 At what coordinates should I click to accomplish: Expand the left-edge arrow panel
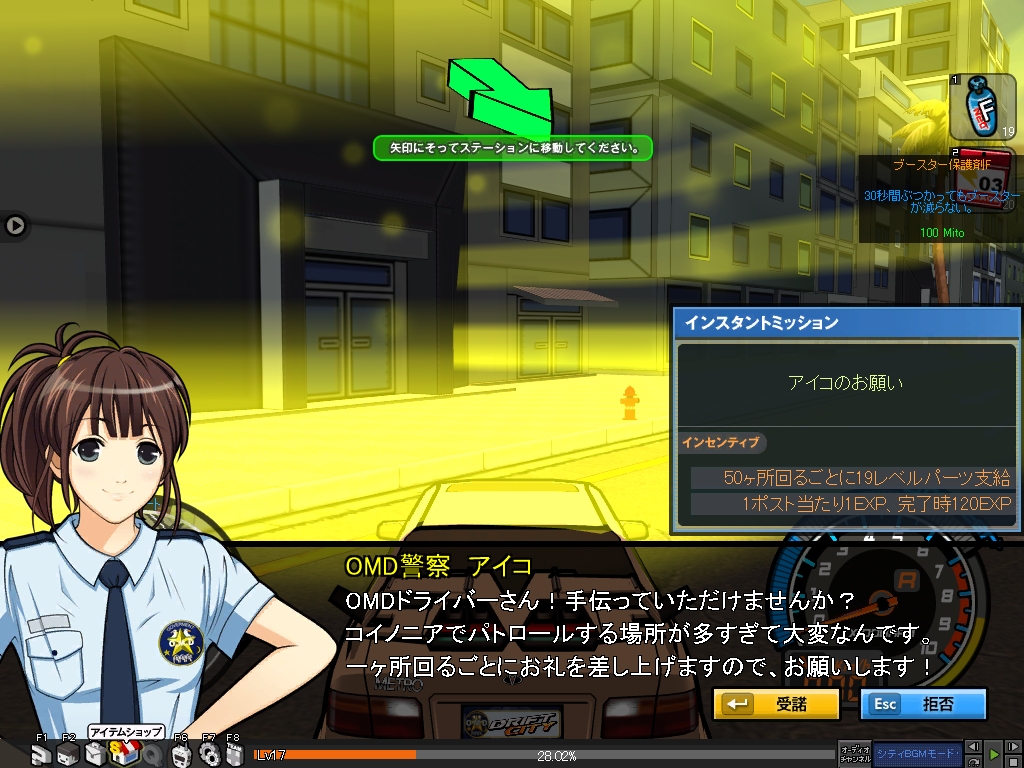pos(15,225)
